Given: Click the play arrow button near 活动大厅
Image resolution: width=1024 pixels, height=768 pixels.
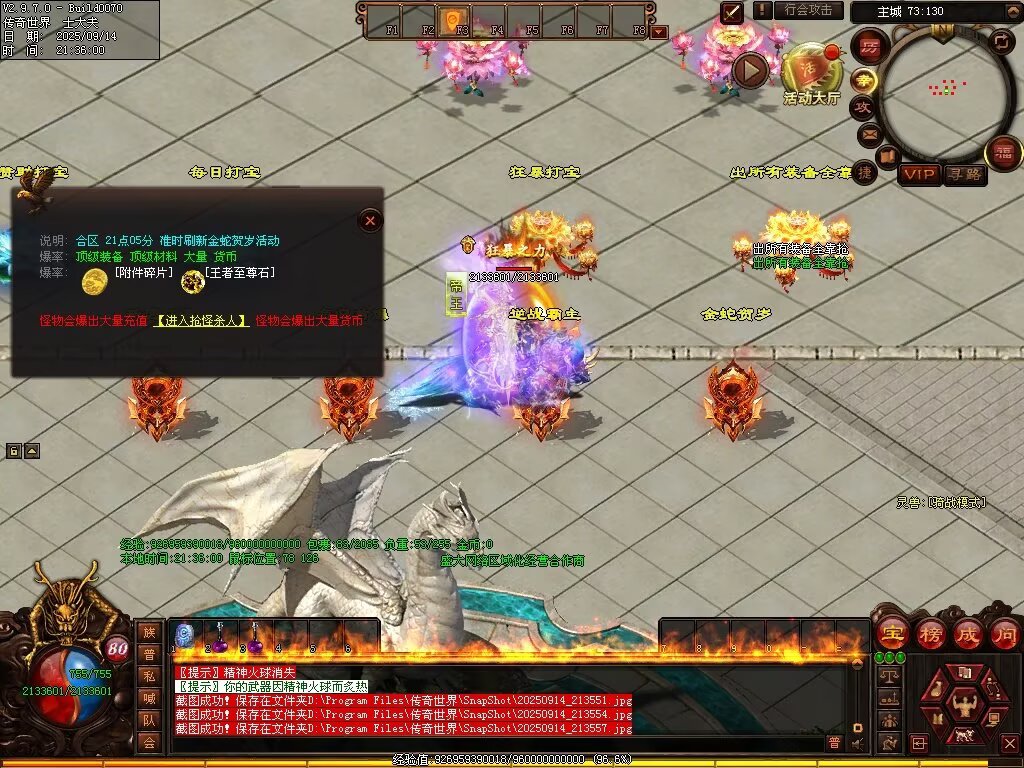Looking at the screenshot, I should [750, 70].
